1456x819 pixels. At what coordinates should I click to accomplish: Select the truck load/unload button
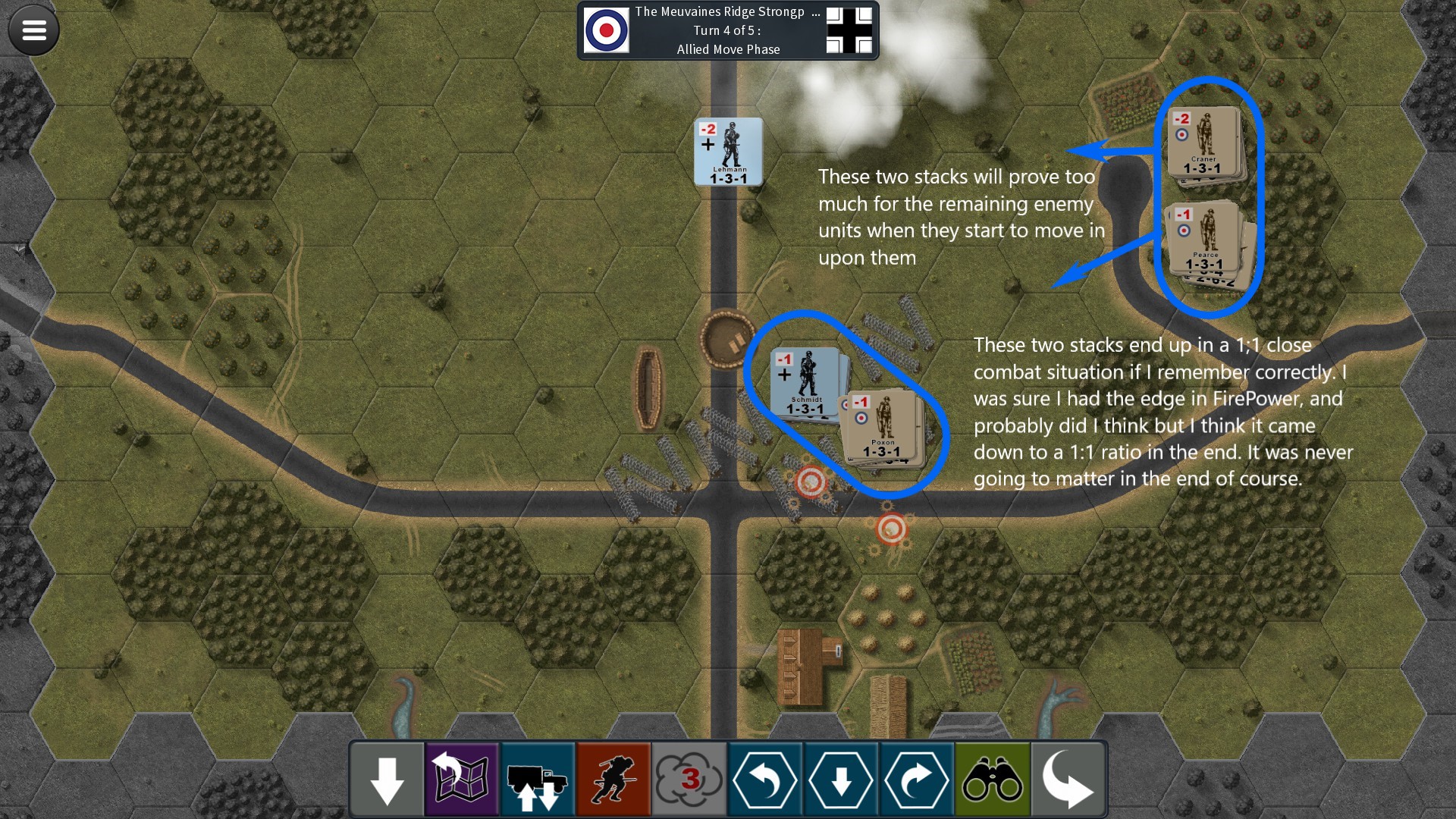[538, 780]
